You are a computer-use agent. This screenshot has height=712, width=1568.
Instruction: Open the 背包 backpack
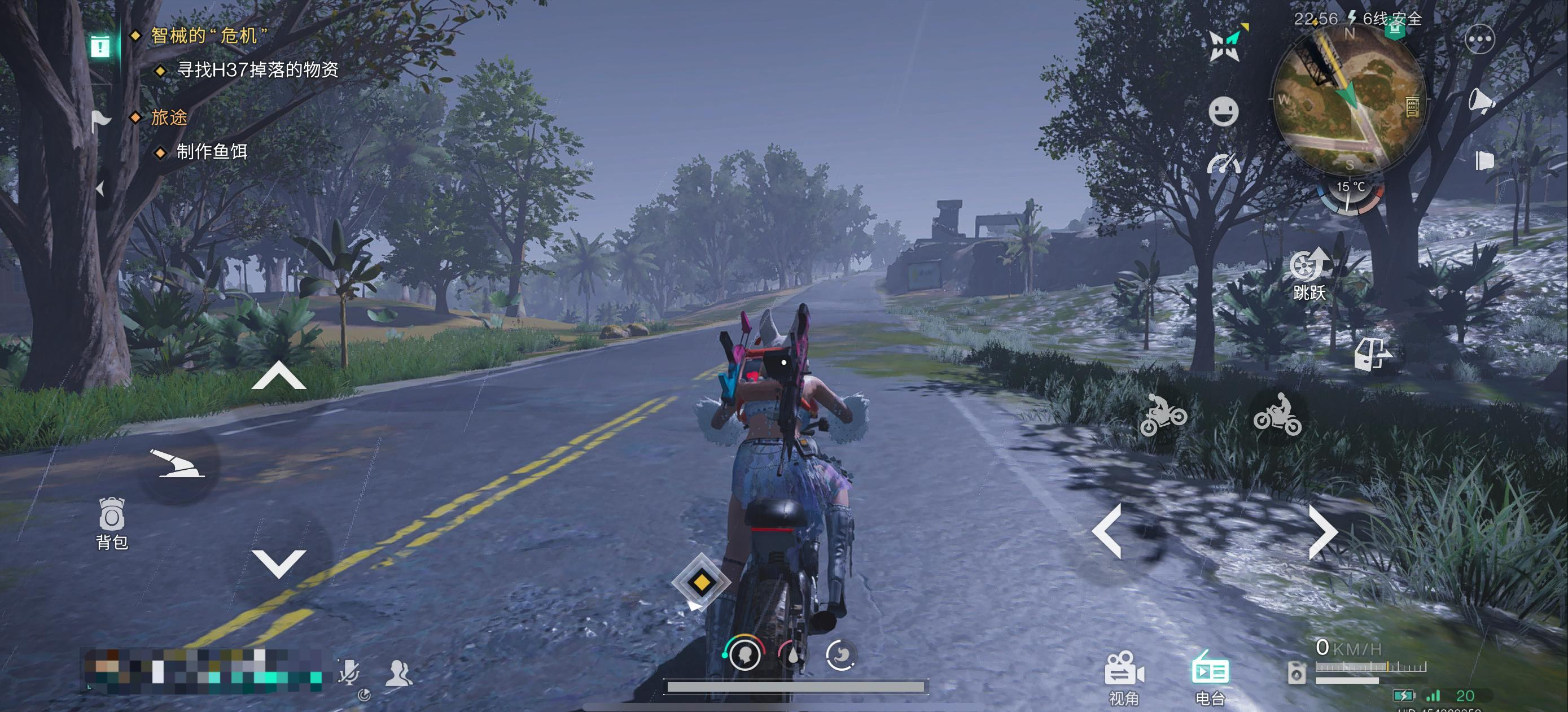111,523
